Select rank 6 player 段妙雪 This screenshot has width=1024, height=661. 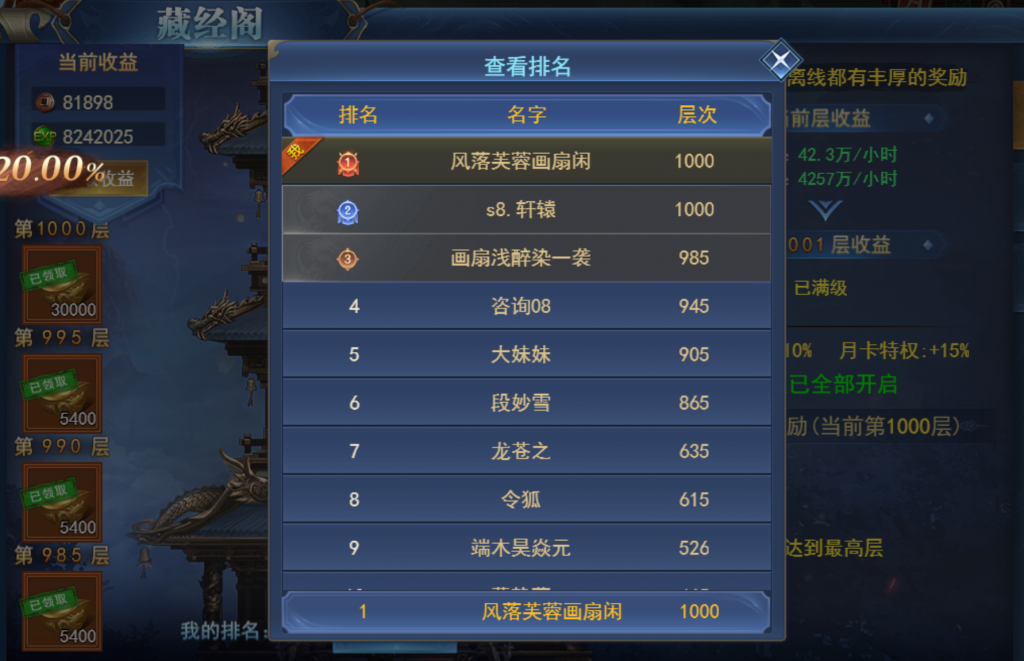click(x=526, y=403)
